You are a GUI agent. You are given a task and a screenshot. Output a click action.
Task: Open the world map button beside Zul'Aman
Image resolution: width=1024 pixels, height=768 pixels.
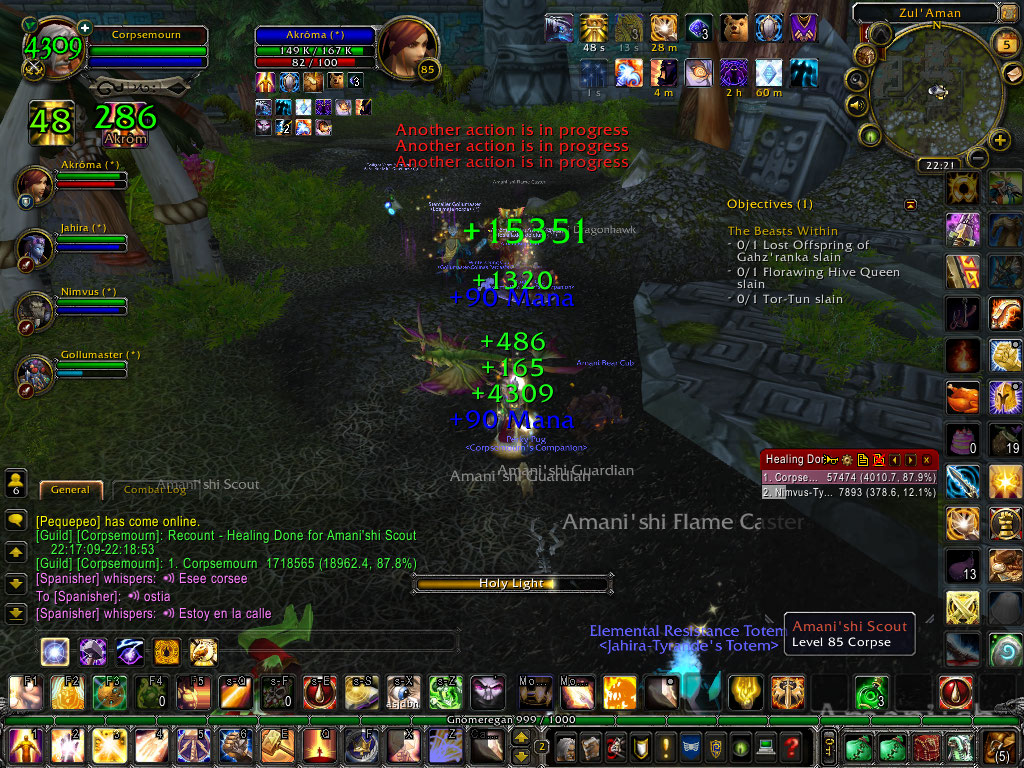pyautogui.click(x=1010, y=13)
